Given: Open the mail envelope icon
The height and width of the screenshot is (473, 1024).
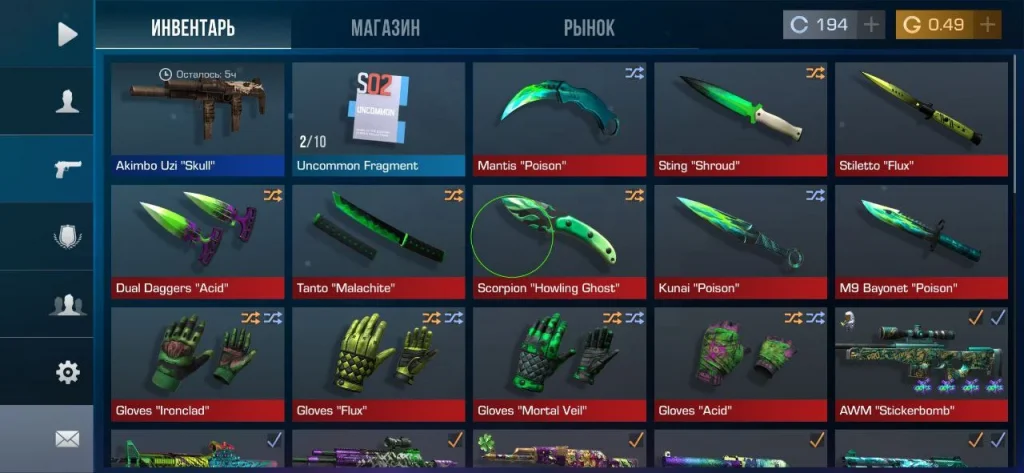Looking at the screenshot, I should pyautogui.click(x=67, y=439).
